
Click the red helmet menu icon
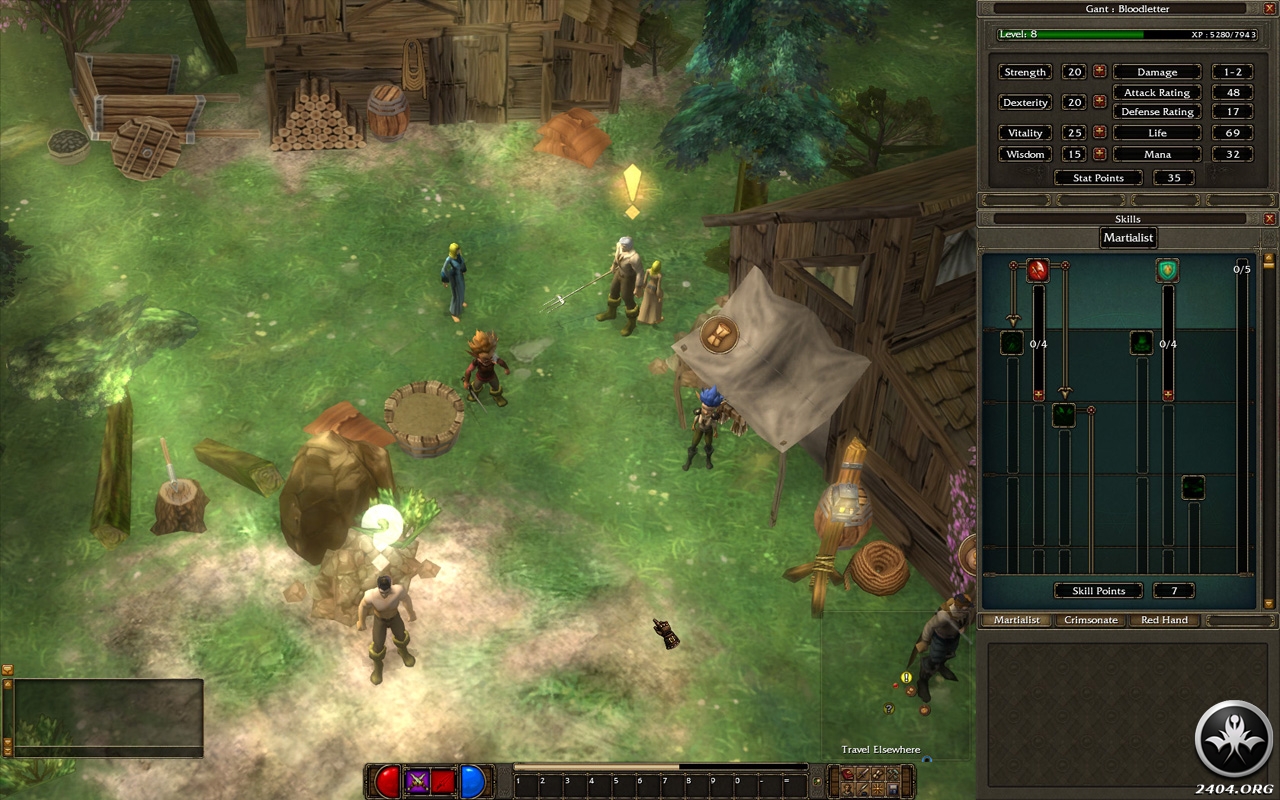click(848, 773)
